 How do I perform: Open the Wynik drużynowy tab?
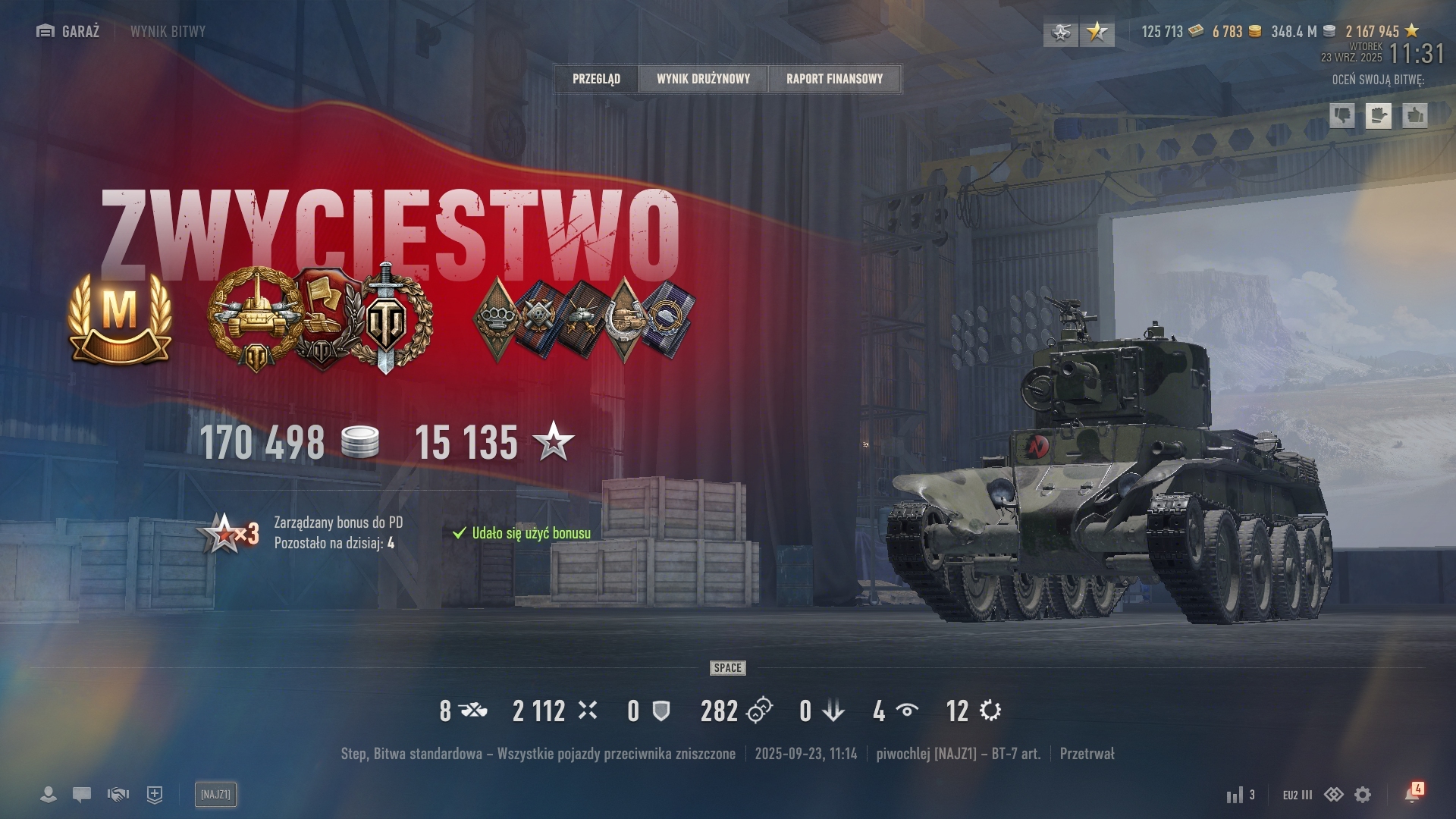coord(703,79)
